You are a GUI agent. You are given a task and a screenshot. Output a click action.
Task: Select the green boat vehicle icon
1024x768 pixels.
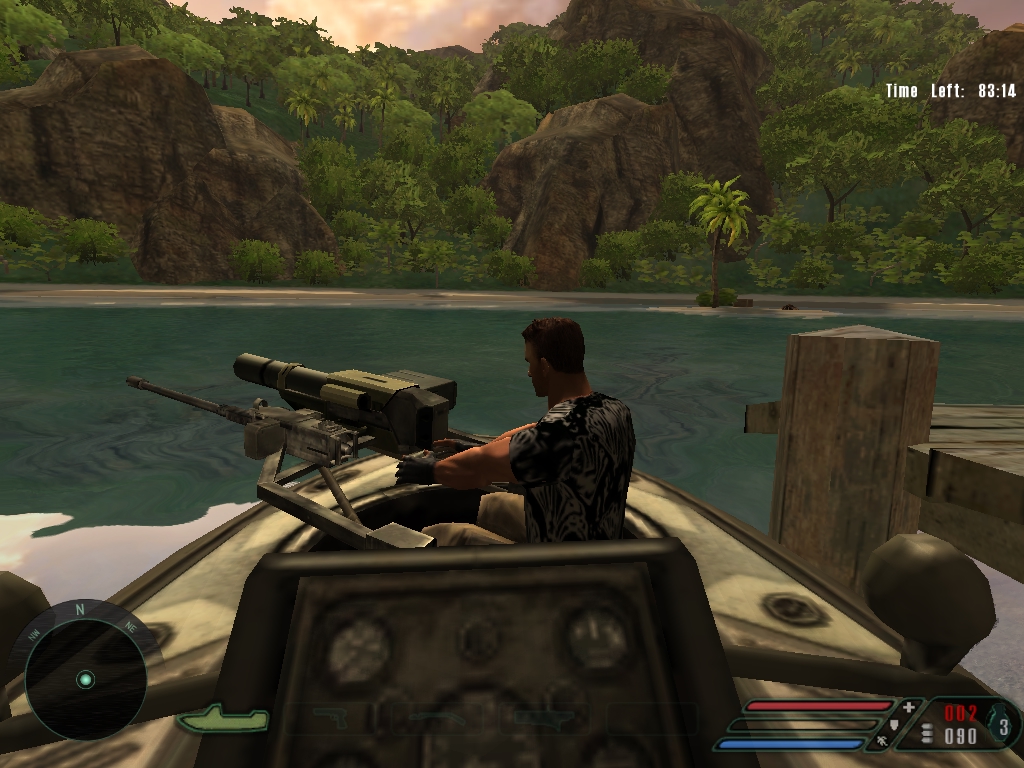[x=222, y=718]
